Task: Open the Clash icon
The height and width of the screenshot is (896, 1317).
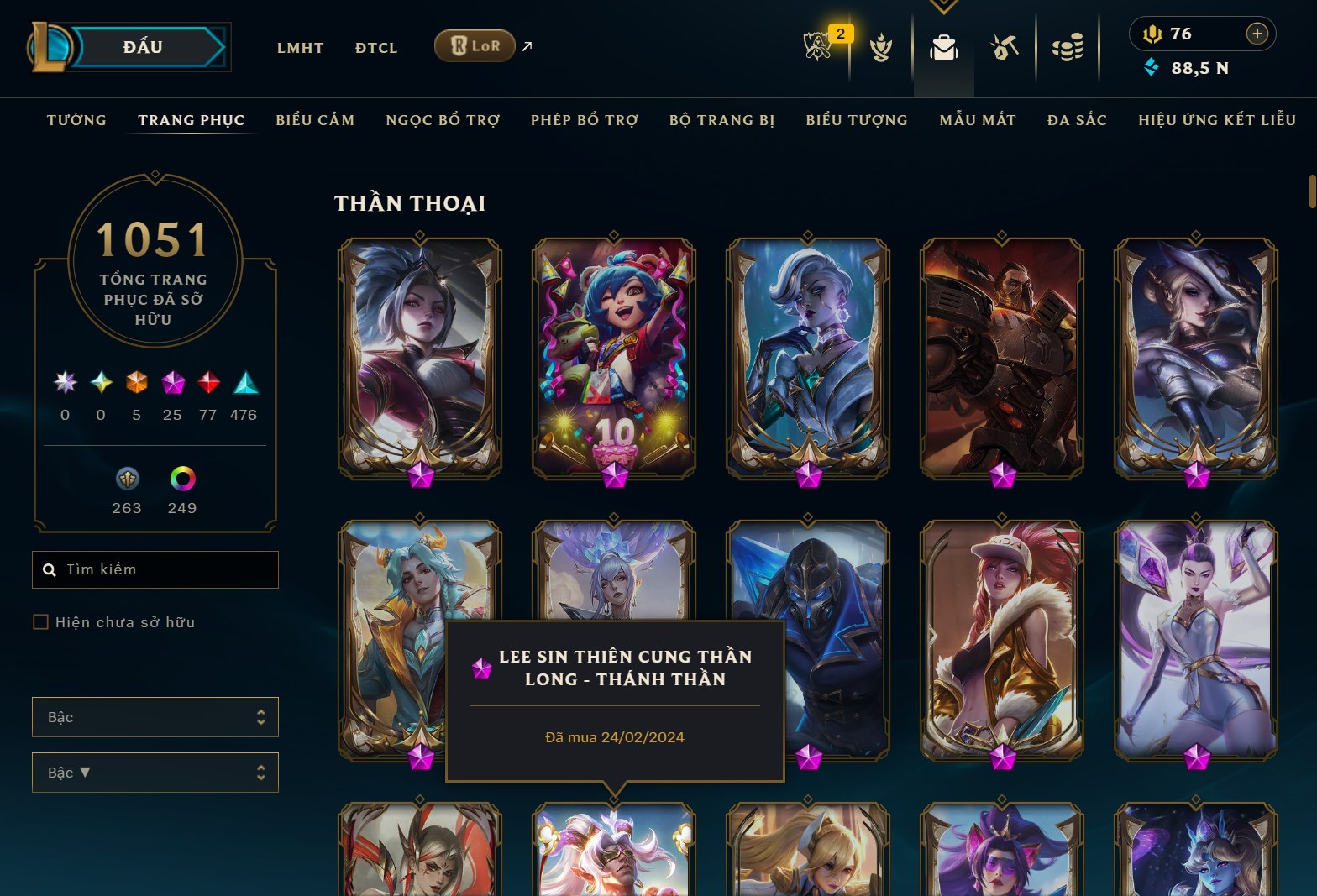Action: click(880, 48)
